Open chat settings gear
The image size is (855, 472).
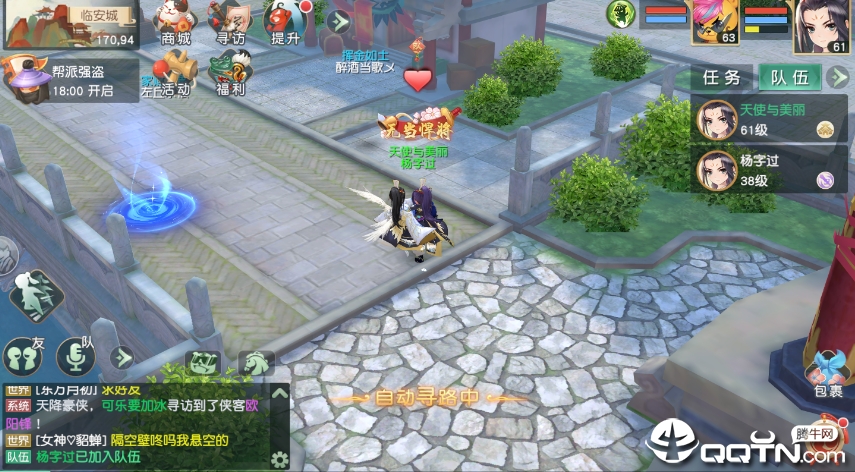point(279,459)
